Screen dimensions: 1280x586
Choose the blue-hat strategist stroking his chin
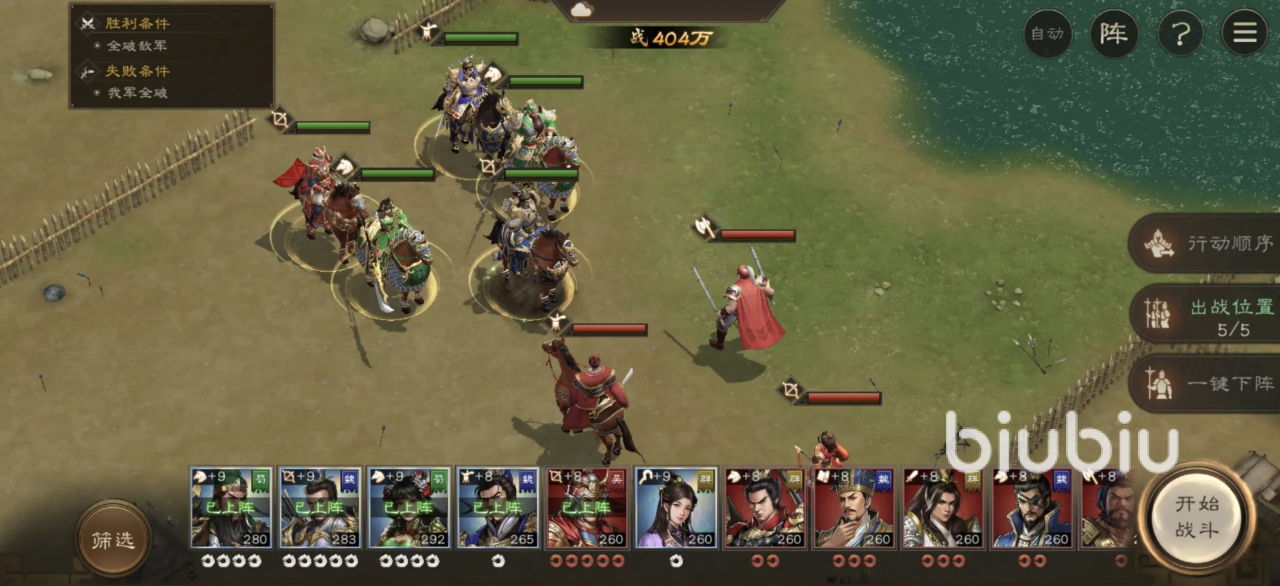pos(854,508)
